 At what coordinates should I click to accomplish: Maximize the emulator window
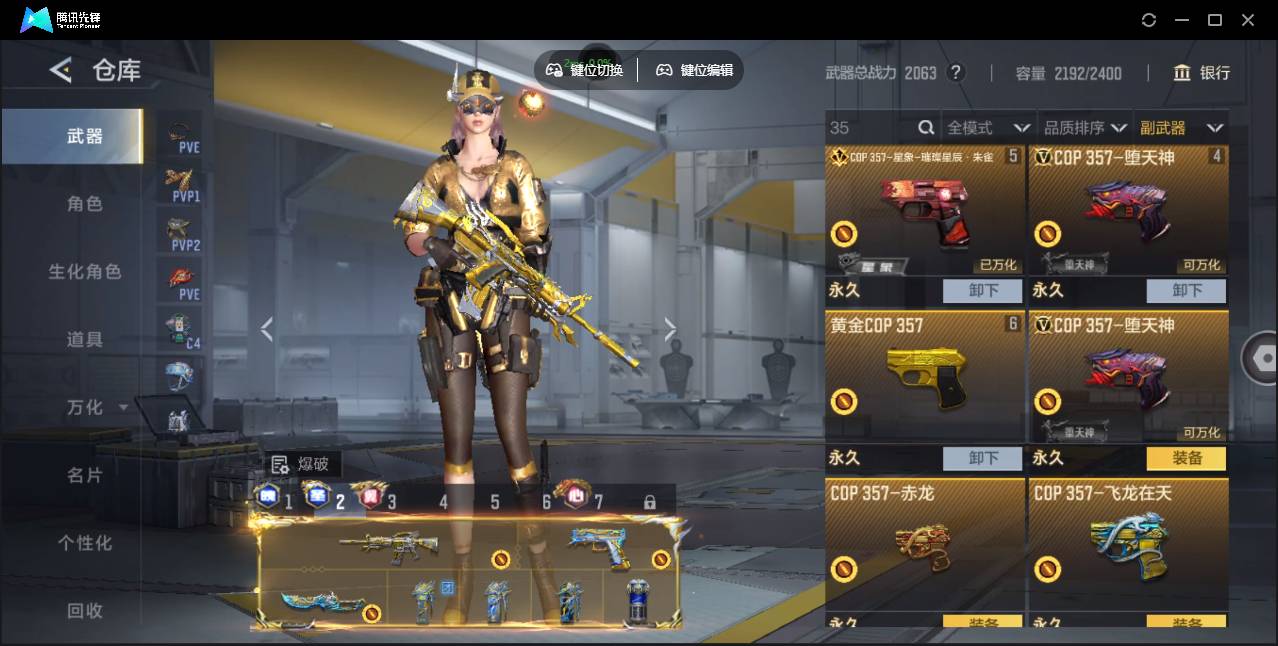tap(1215, 20)
